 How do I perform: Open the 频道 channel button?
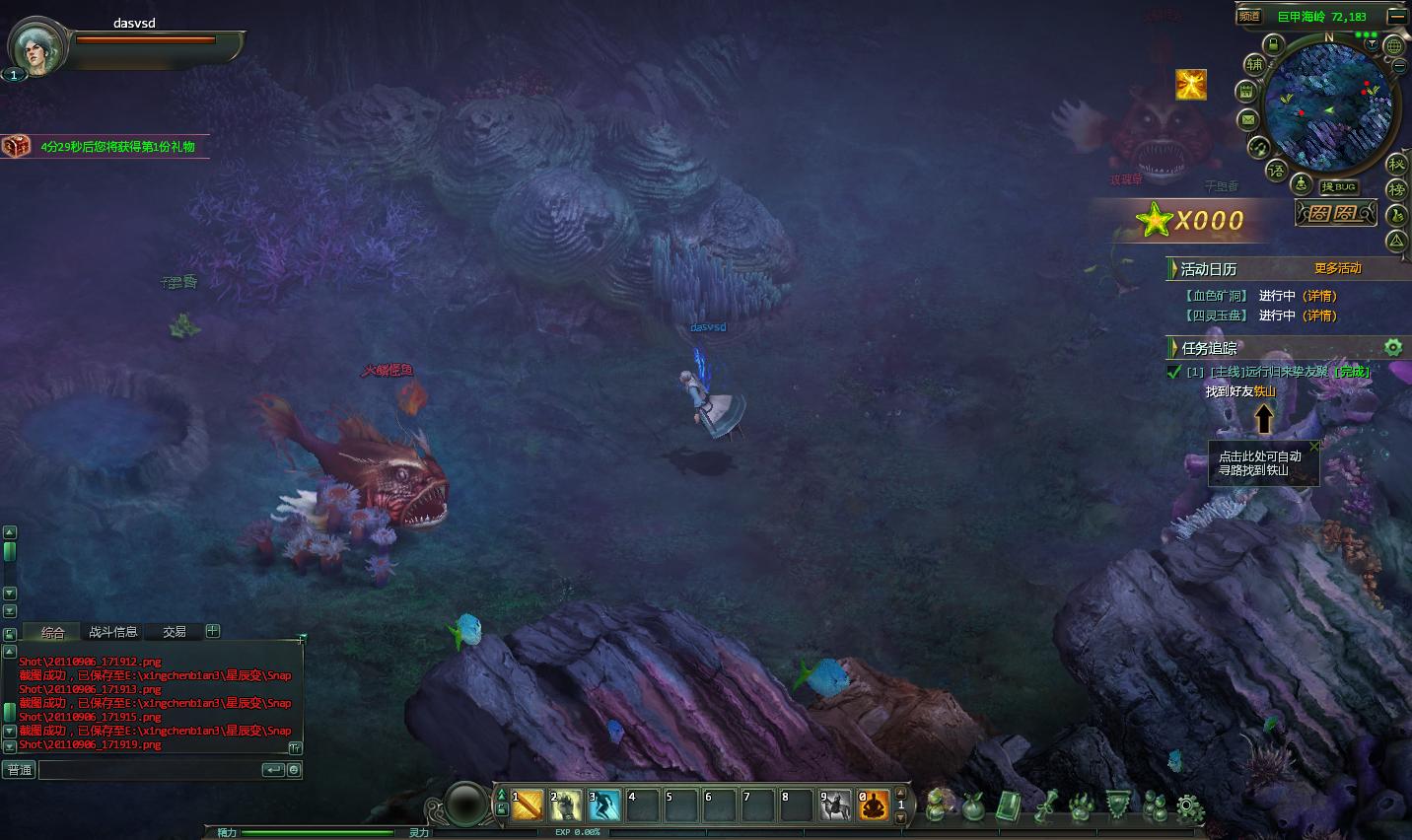click(x=1249, y=16)
